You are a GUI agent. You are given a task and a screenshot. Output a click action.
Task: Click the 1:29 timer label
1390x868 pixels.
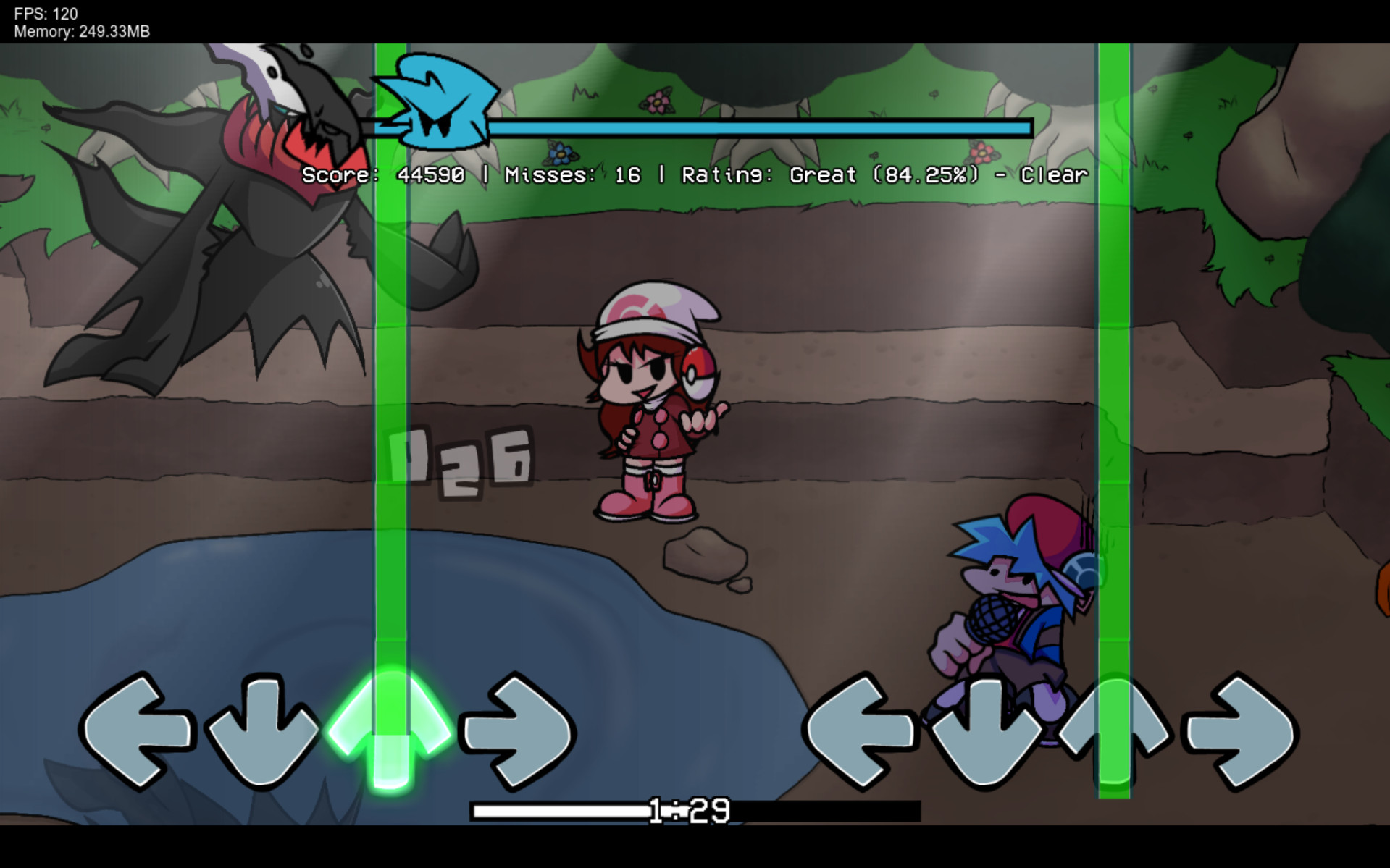(x=684, y=811)
